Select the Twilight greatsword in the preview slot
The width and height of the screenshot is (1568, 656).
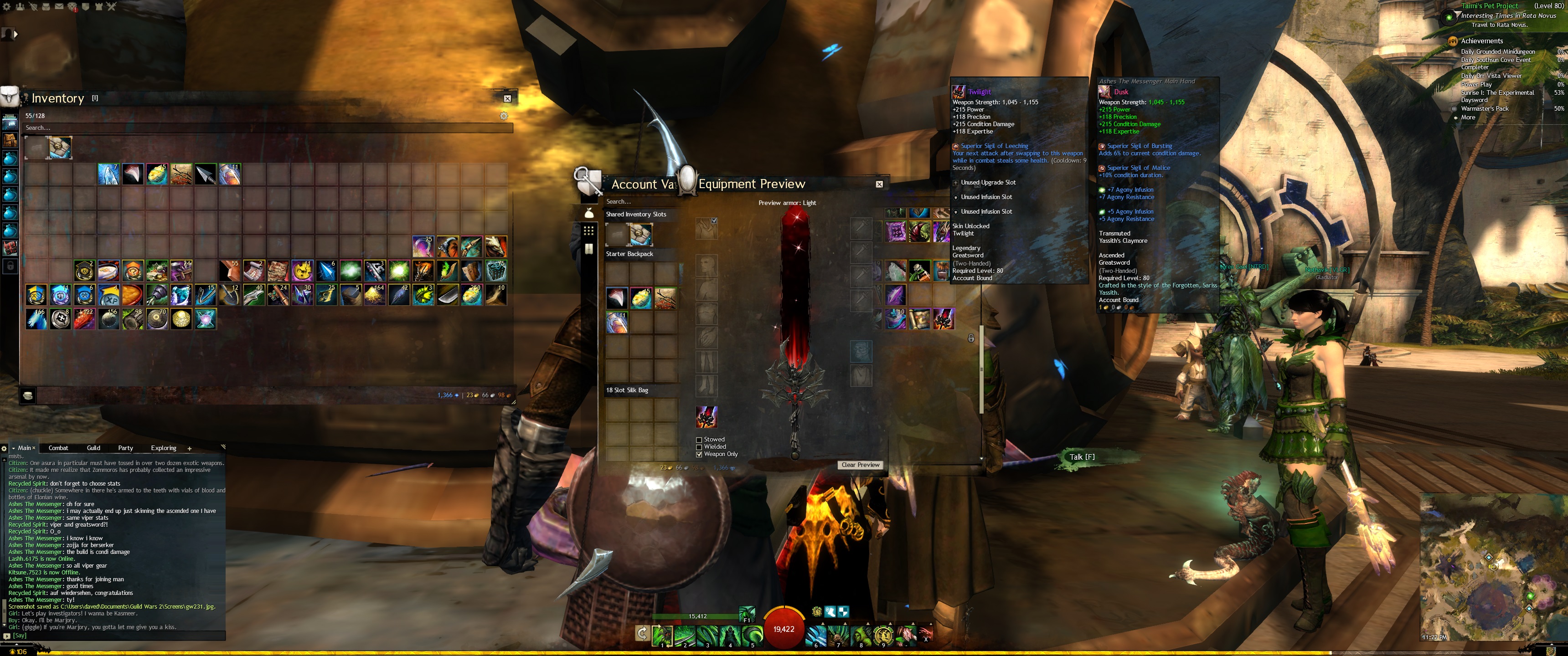point(706,417)
